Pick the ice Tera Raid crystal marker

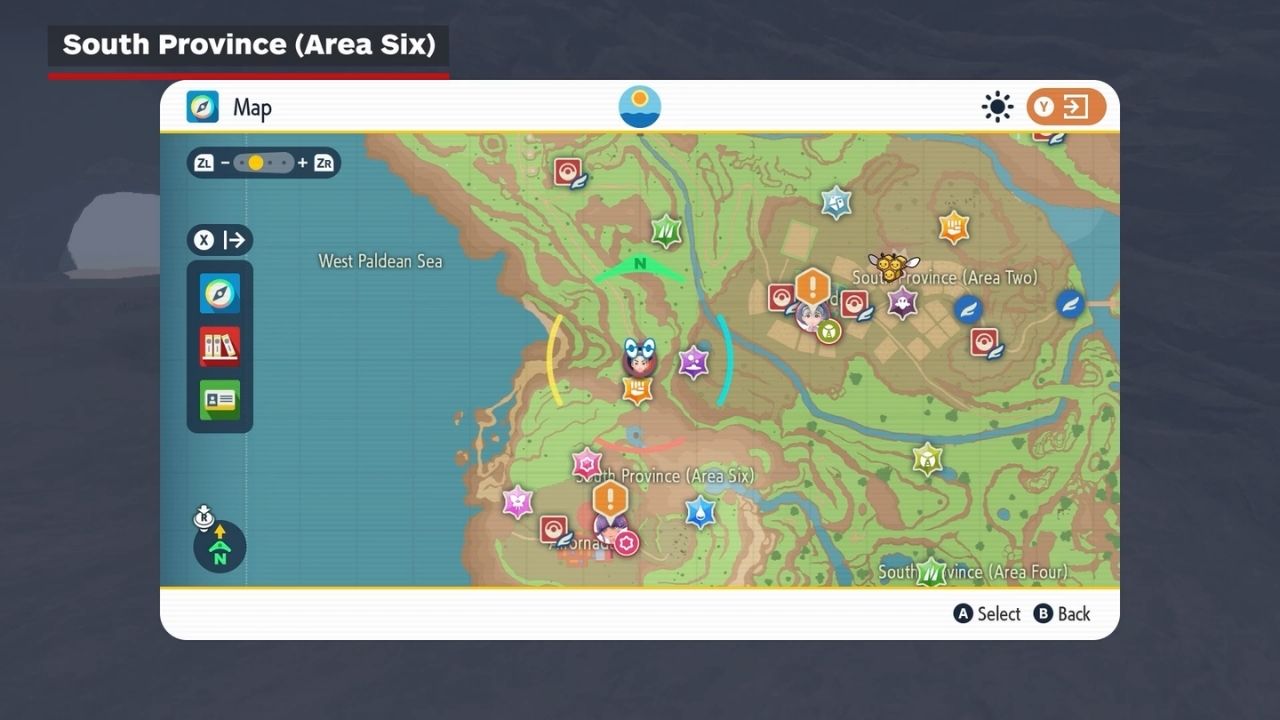click(x=836, y=203)
